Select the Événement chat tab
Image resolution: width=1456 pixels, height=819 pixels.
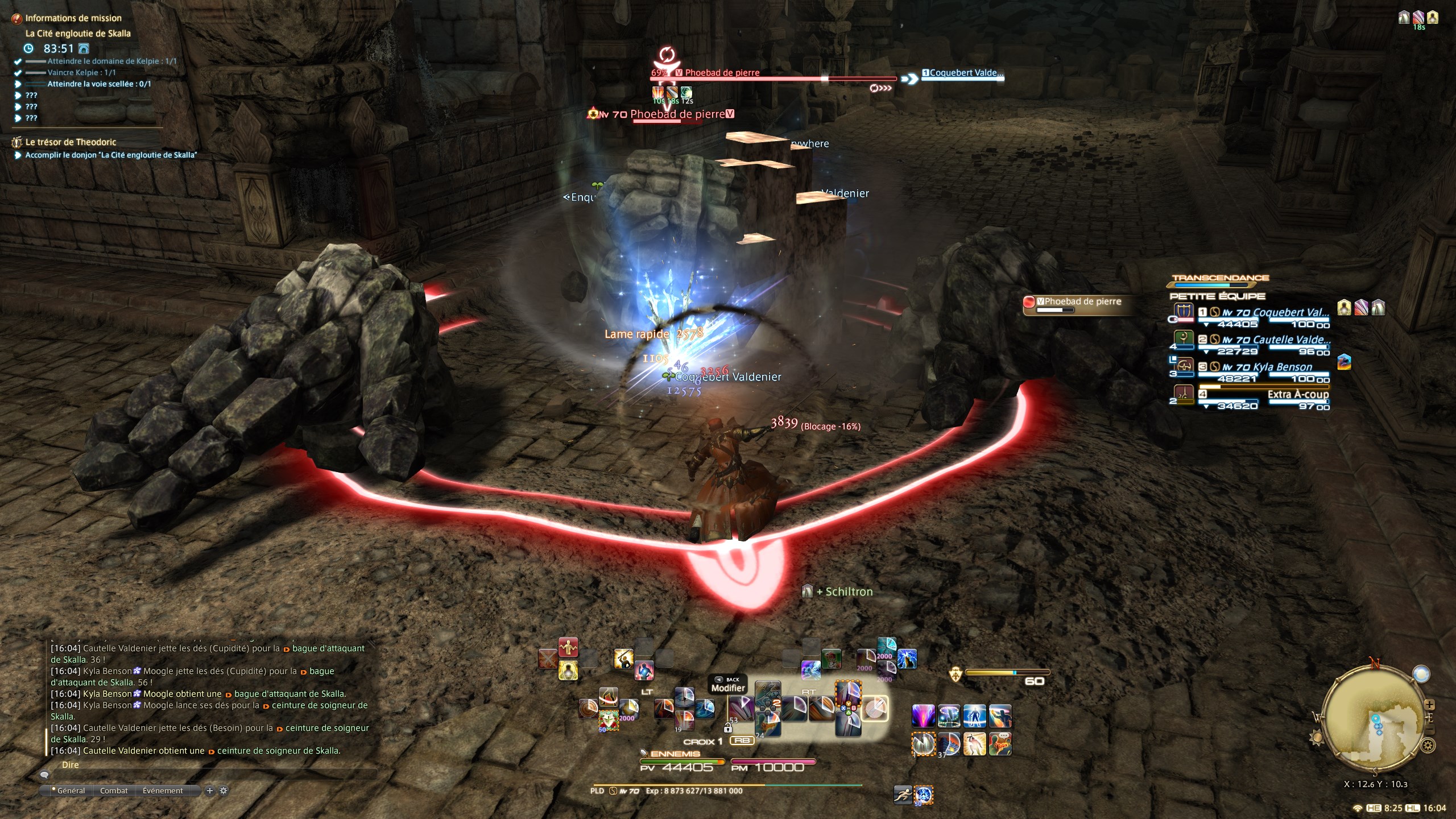pos(163,791)
